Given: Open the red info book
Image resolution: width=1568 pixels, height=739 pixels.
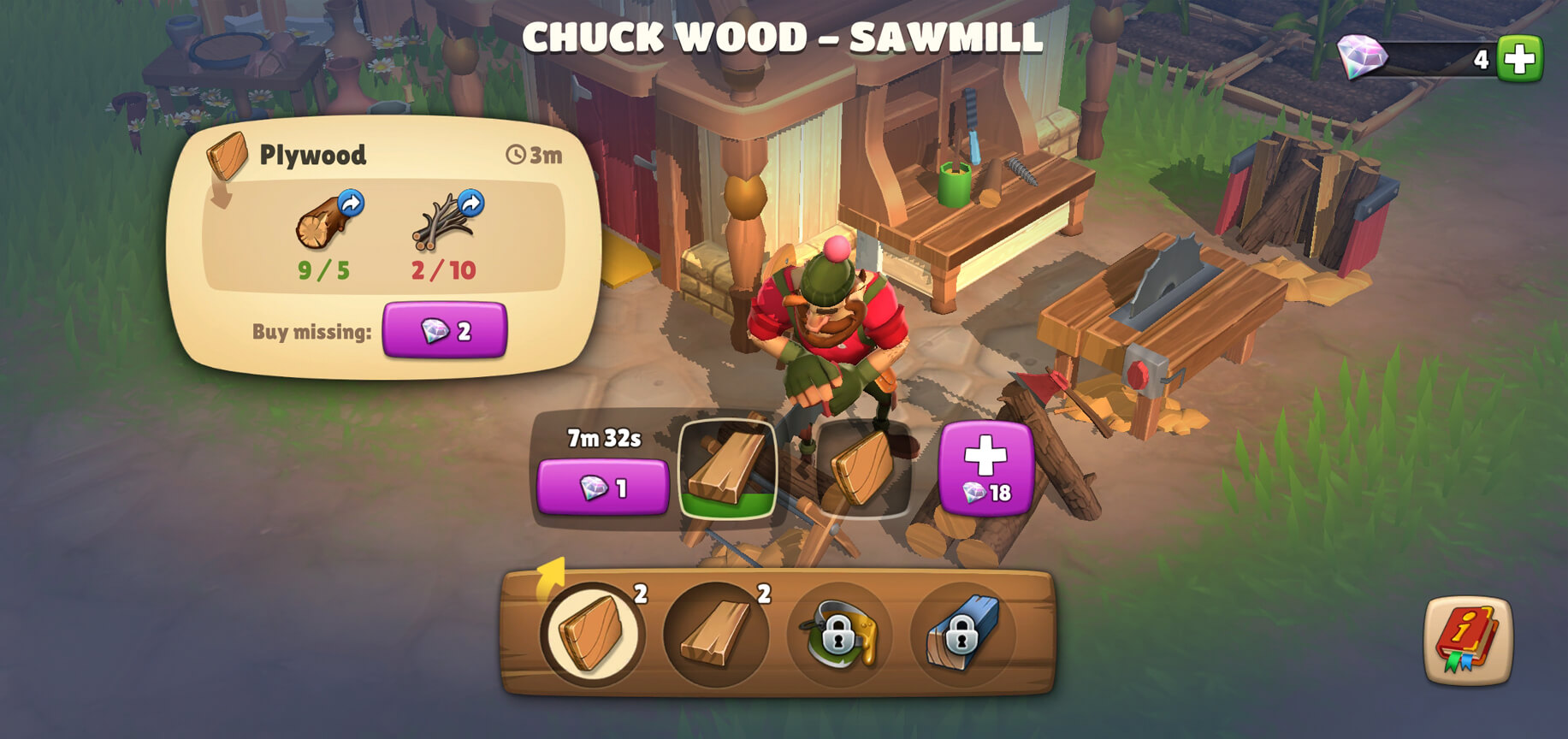Looking at the screenshot, I should click(x=1468, y=640).
